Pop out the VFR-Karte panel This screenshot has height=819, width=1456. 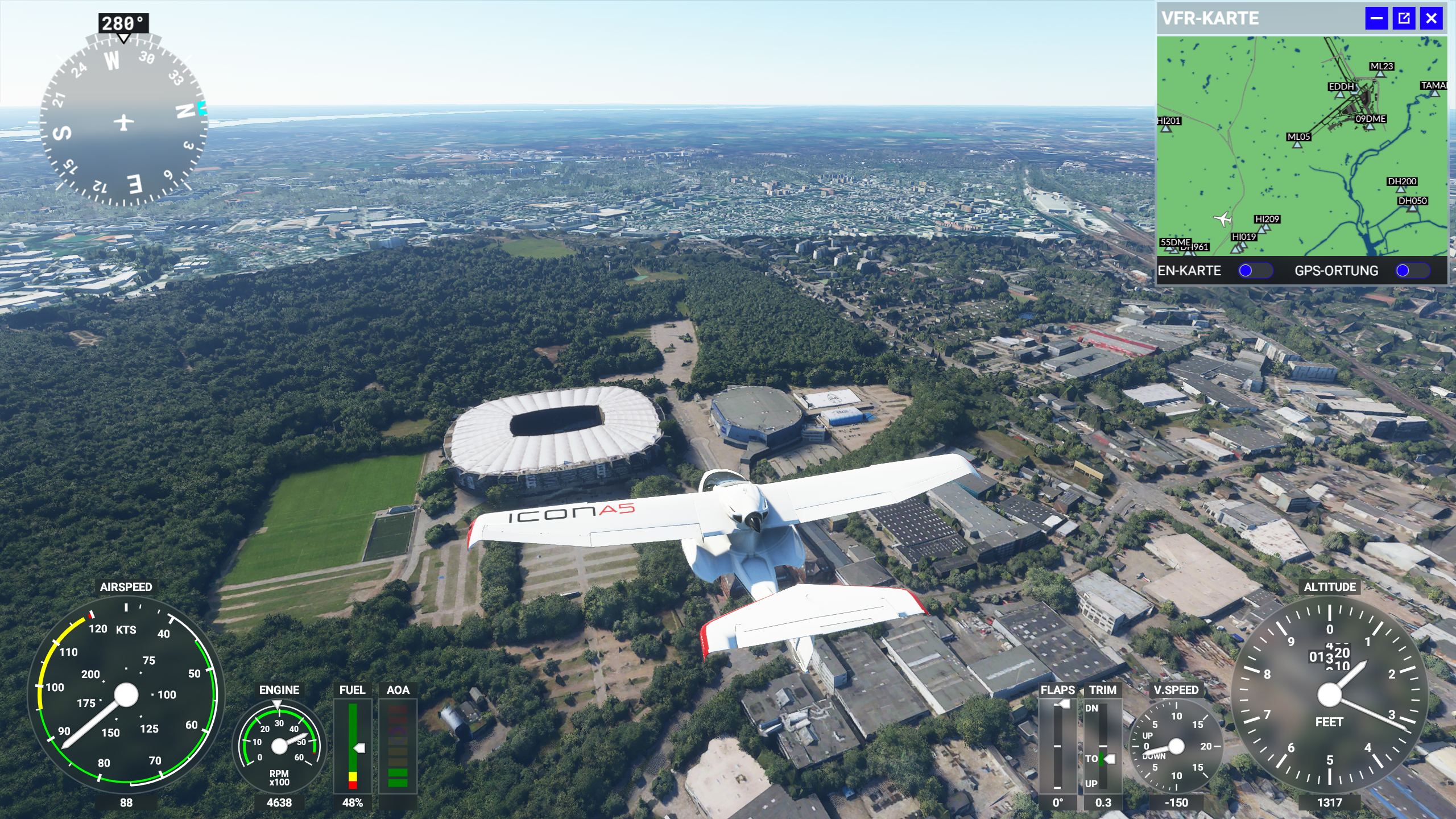coord(1404,18)
